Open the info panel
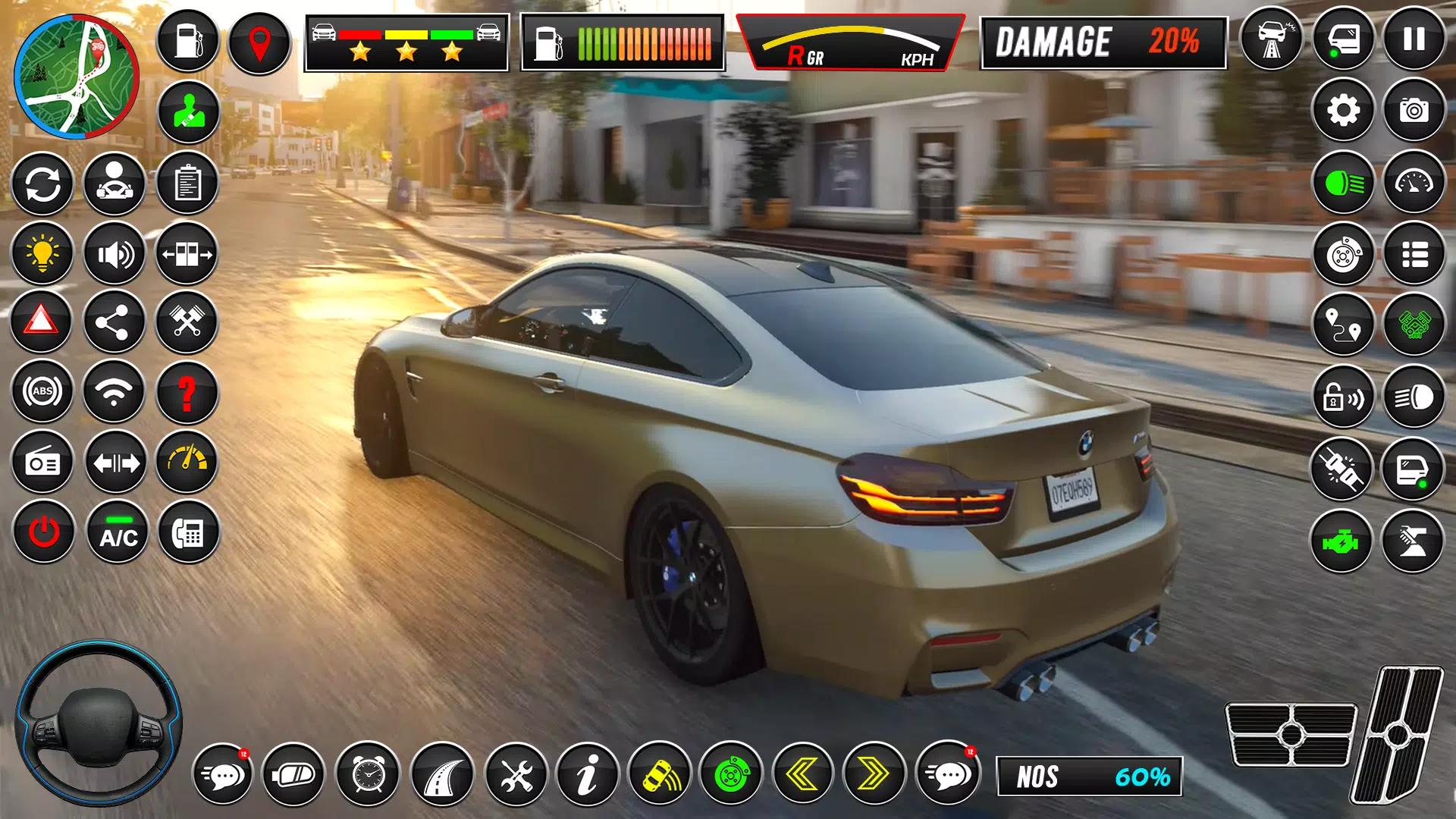 pos(590,776)
